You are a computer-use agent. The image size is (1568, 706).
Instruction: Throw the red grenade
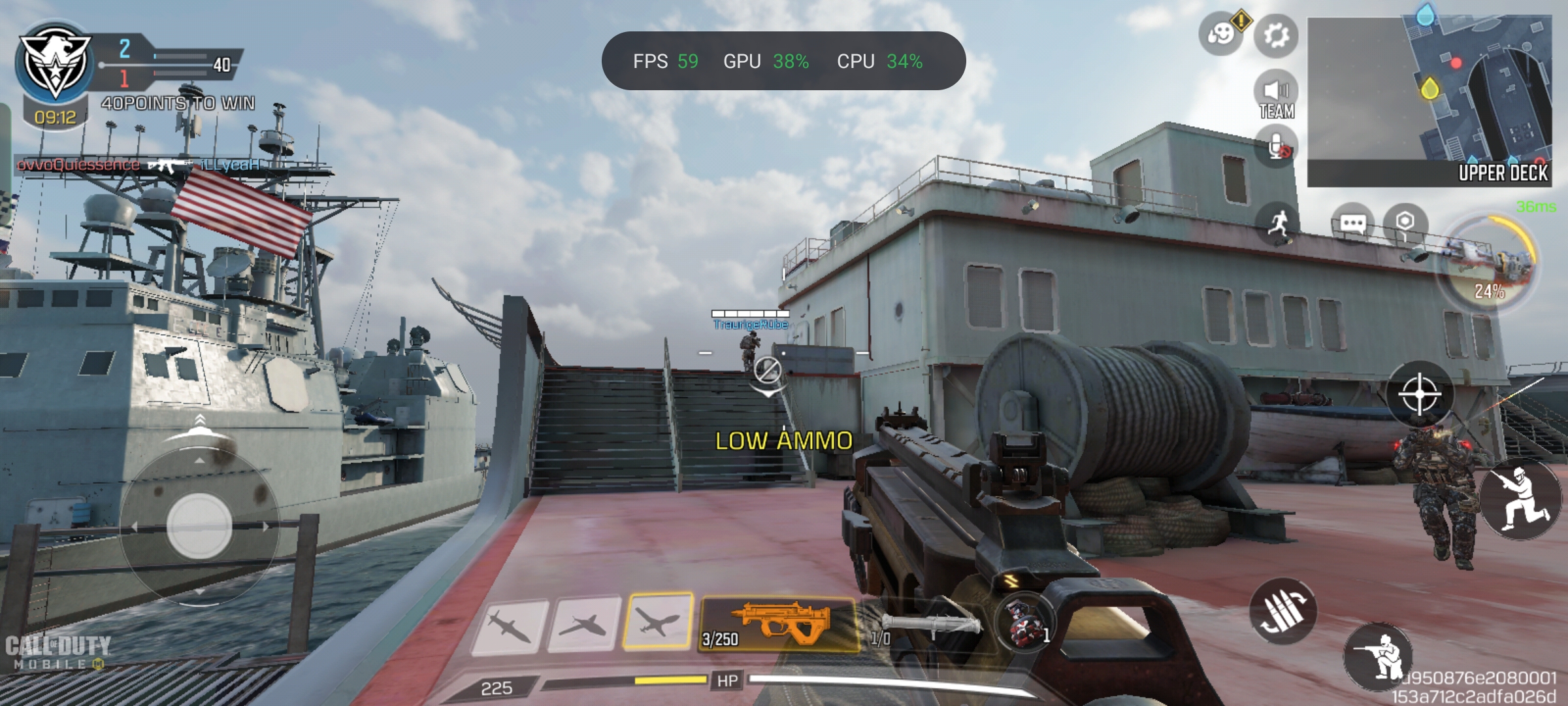[x=1024, y=623]
